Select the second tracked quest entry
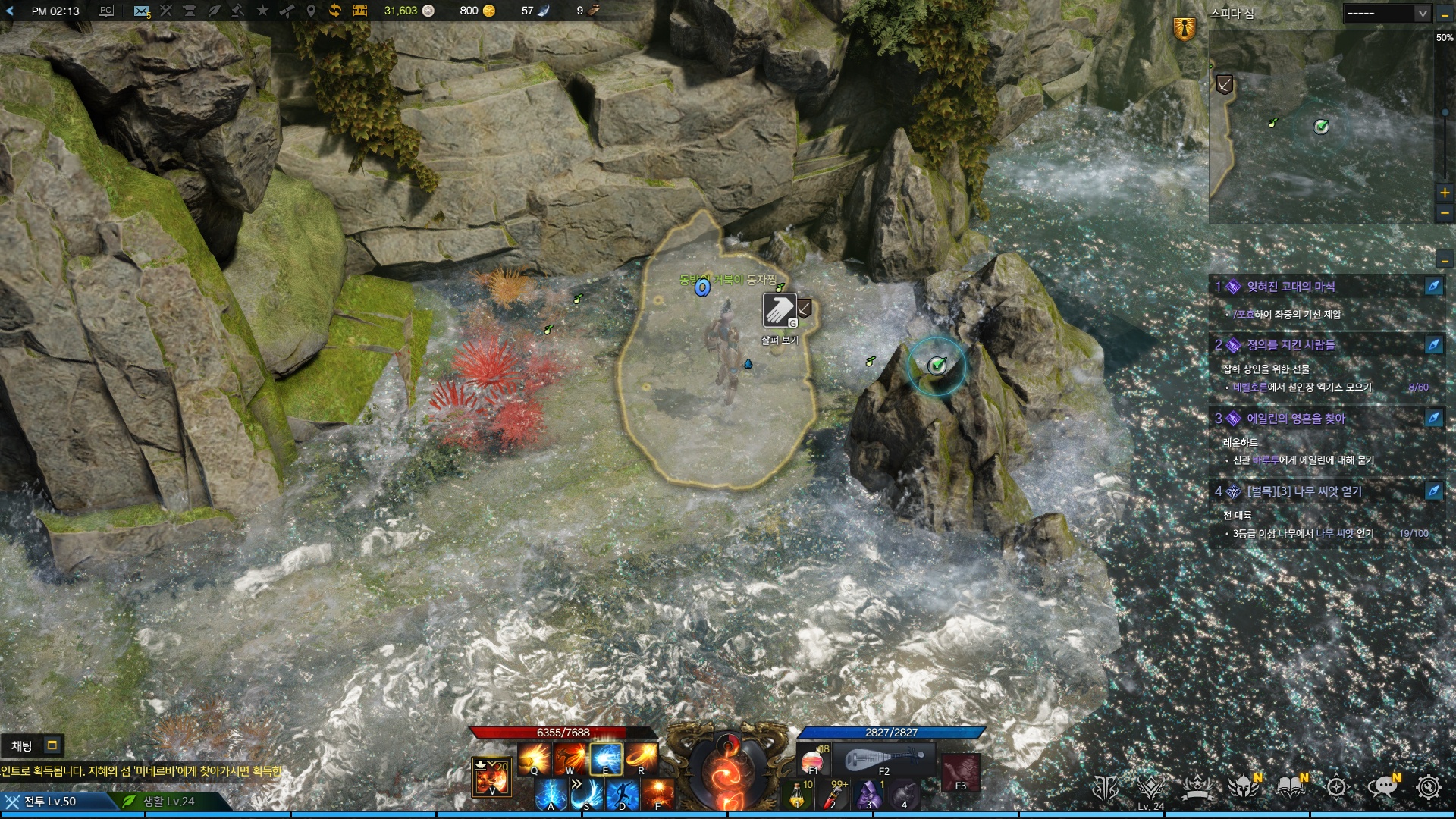1456x819 pixels. [1291, 345]
